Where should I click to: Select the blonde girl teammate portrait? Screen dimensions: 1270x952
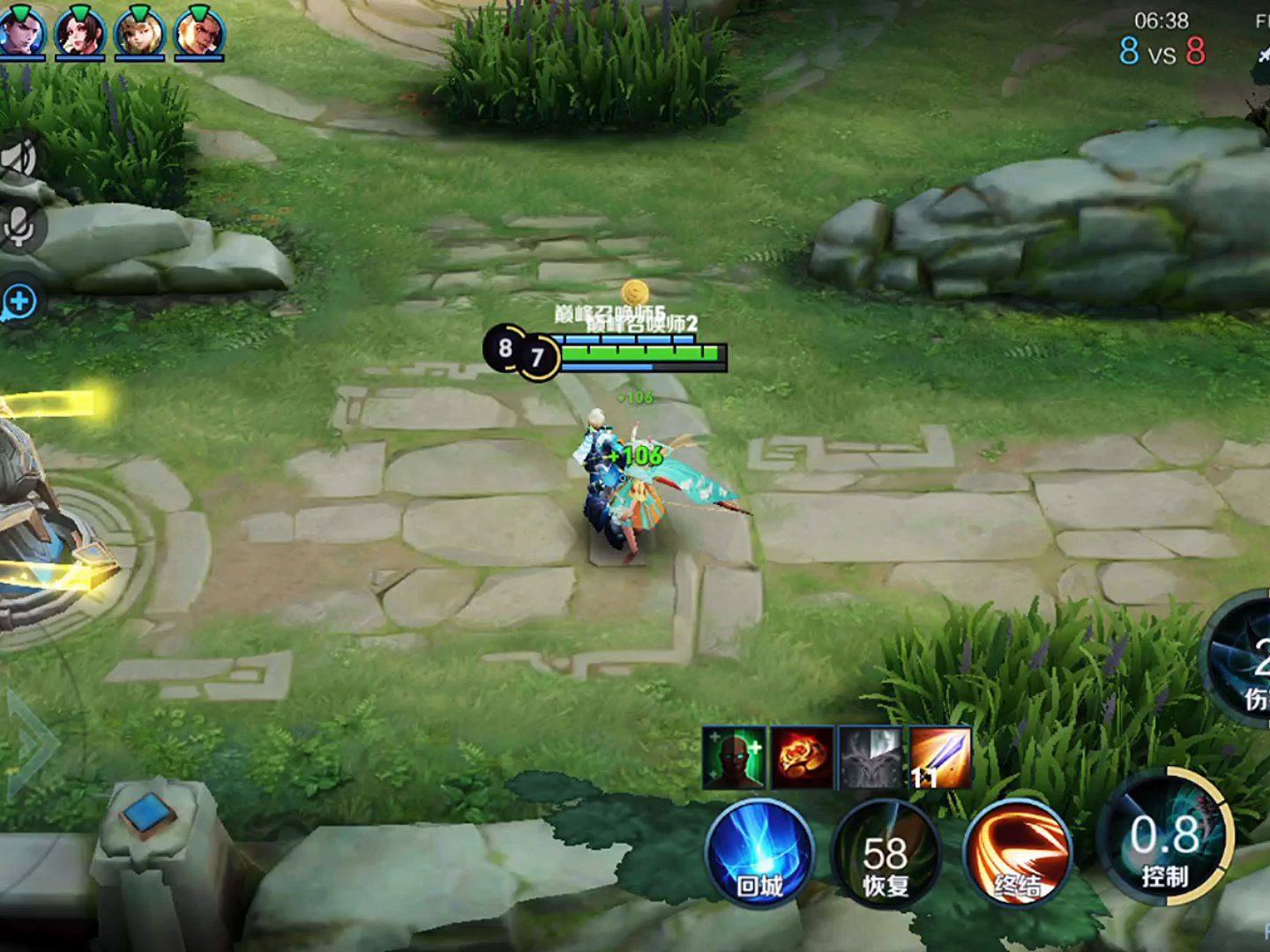(x=139, y=33)
